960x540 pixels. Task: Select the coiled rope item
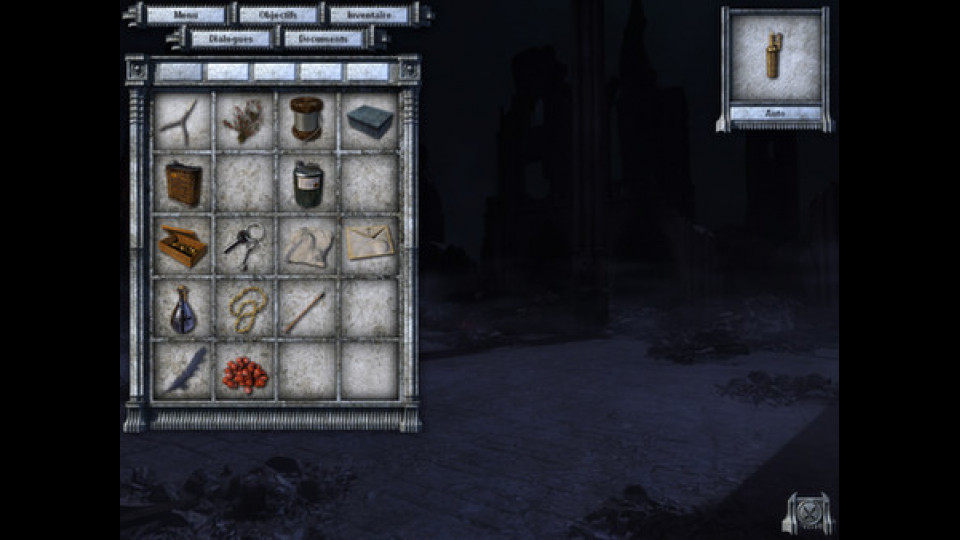[x=244, y=308]
